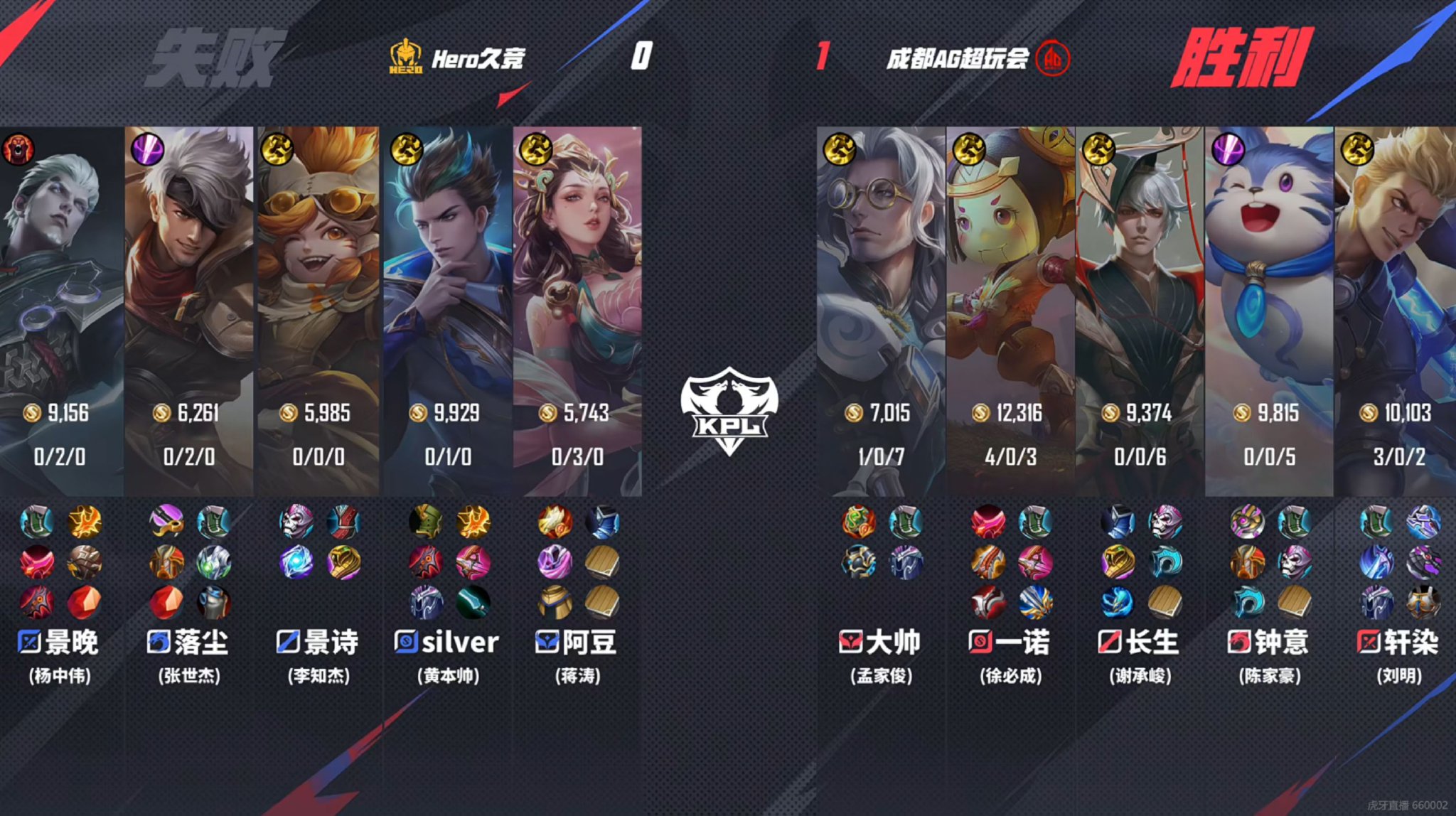Click the purple spell icon above 钟意's portrait
The image size is (1456, 816).
[1227, 149]
